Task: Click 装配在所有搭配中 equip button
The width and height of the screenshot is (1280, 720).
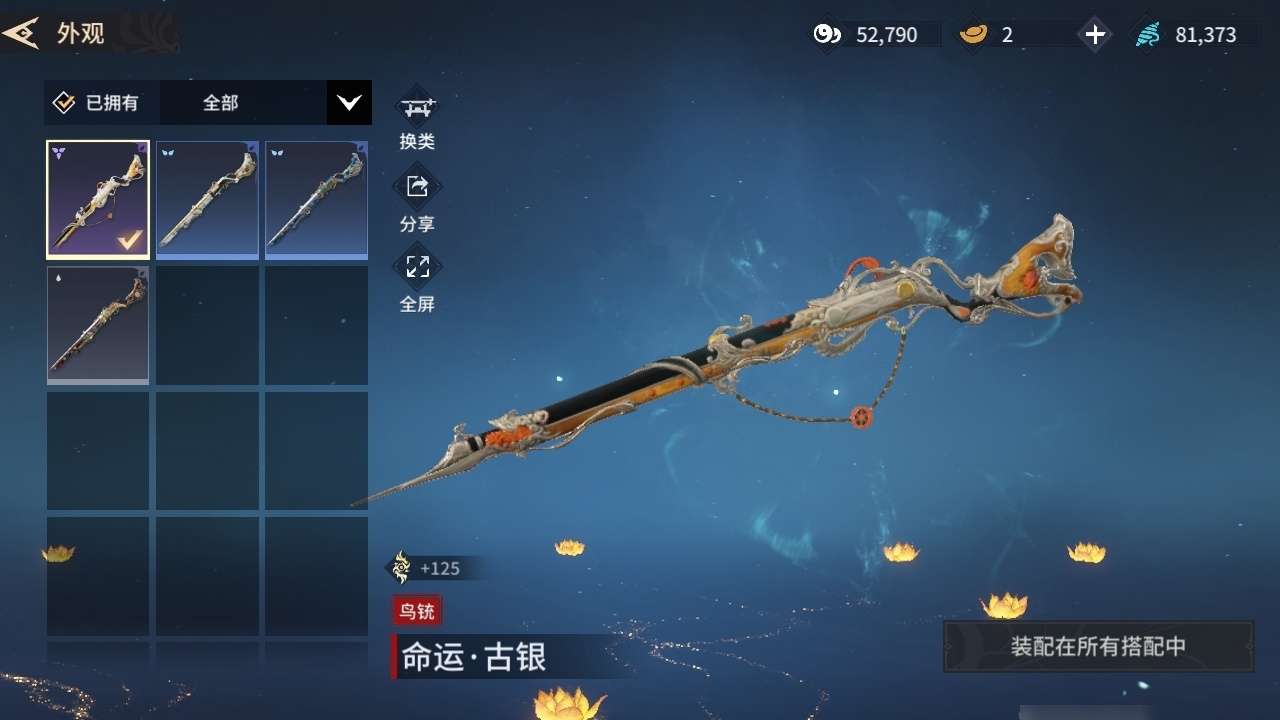Action: pyautogui.click(x=1098, y=646)
